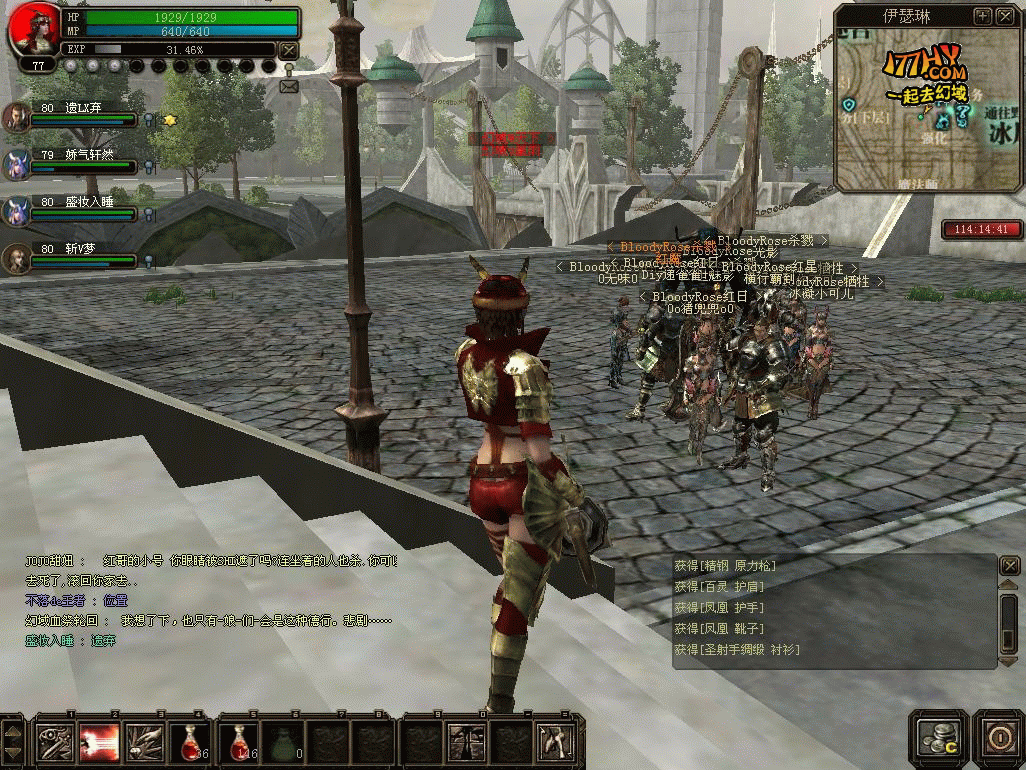Click the crossed-swords button beside the EXP bar
Viewport: 1026px width, 770px height.
coord(288,50)
